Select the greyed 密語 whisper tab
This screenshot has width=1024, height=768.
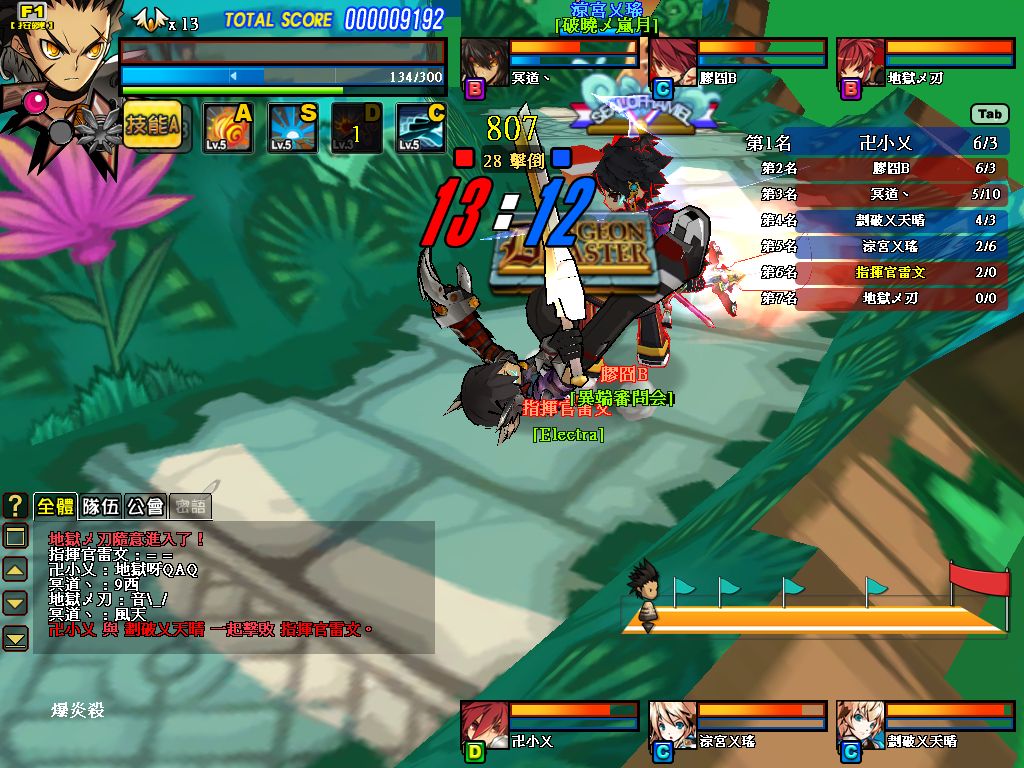[x=190, y=507]
